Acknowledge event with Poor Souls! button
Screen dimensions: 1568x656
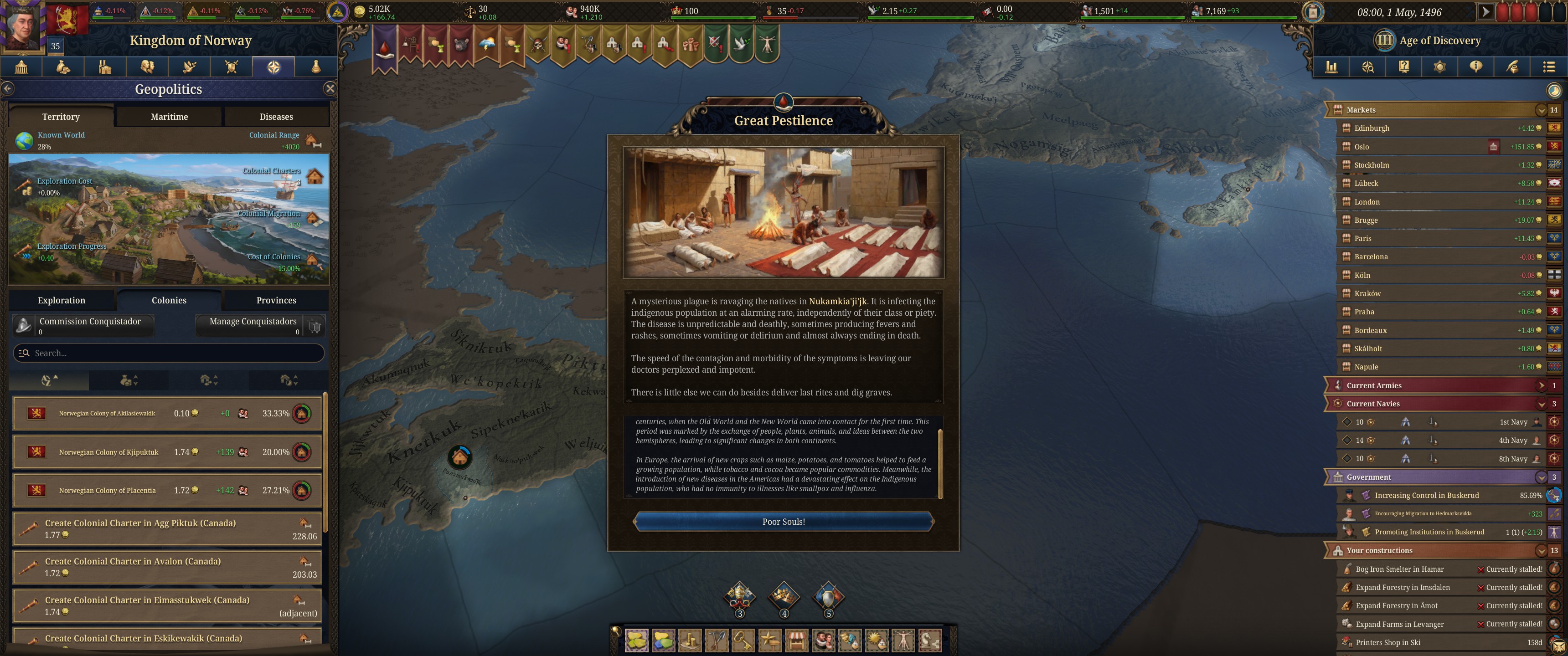[x=783, y=522]
